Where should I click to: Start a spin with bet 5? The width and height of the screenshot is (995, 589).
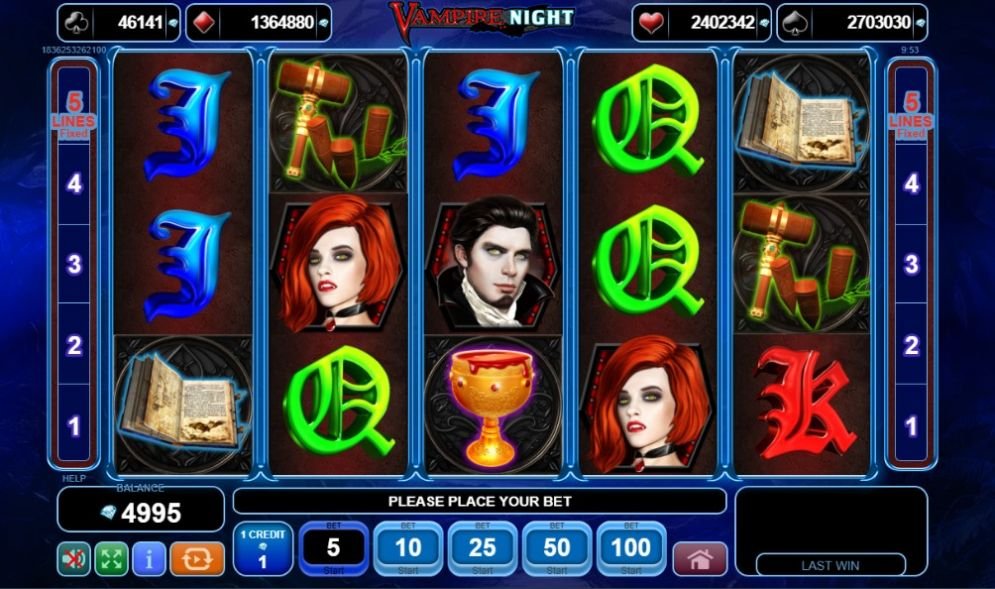pyautogui.click(x=334, y=549)
